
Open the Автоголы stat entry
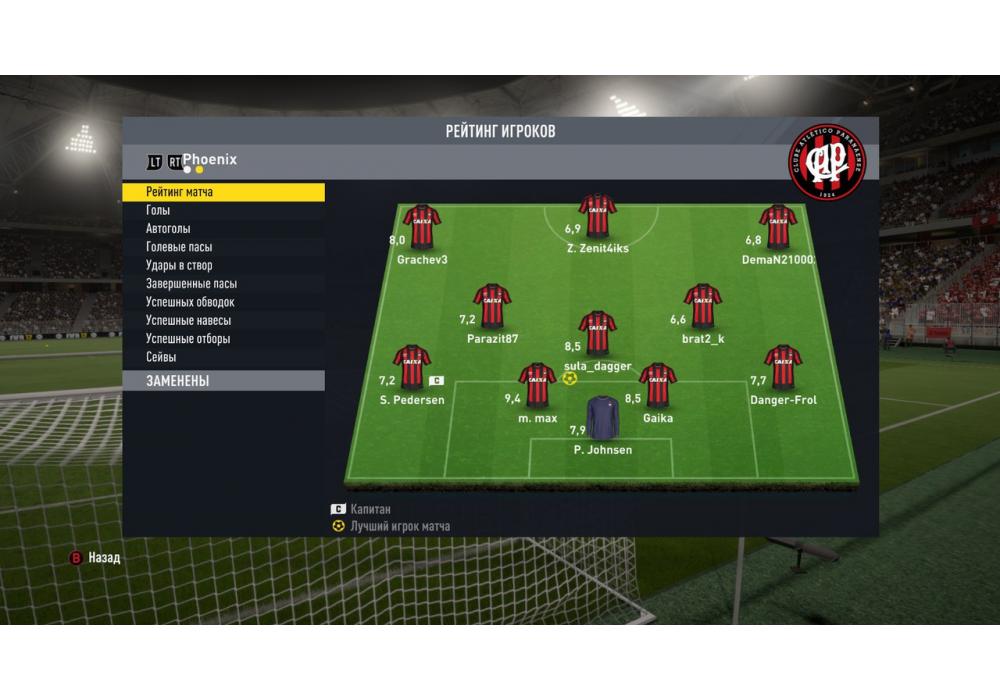click(x=223, y=229)
